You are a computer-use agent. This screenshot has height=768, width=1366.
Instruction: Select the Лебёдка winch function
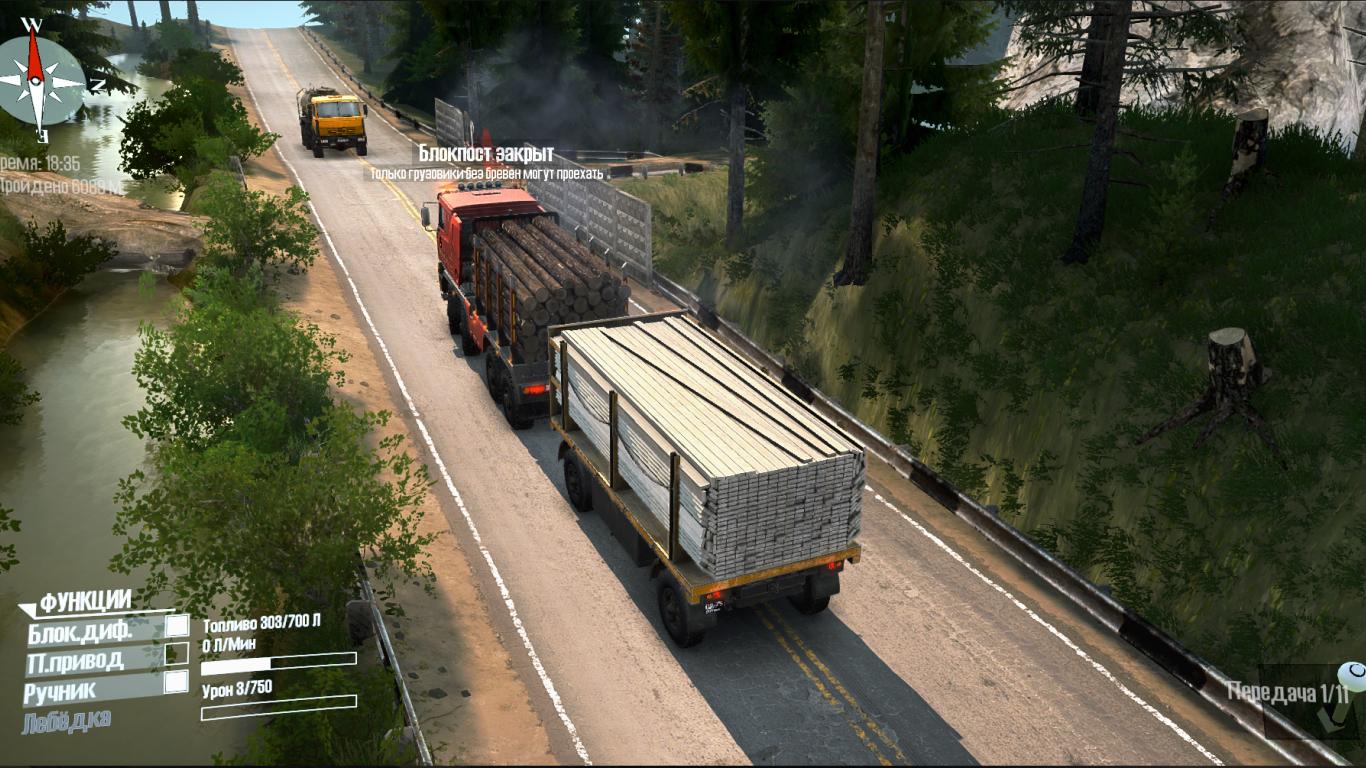66,720
